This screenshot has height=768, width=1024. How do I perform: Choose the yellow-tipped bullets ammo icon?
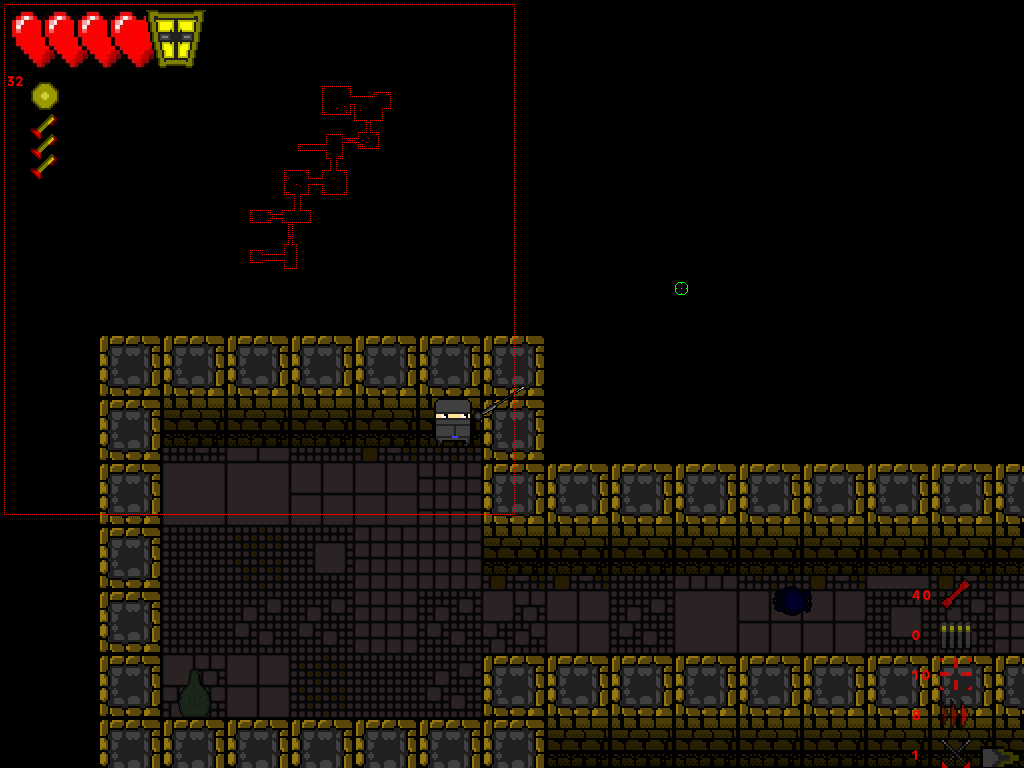click(956, 635)
